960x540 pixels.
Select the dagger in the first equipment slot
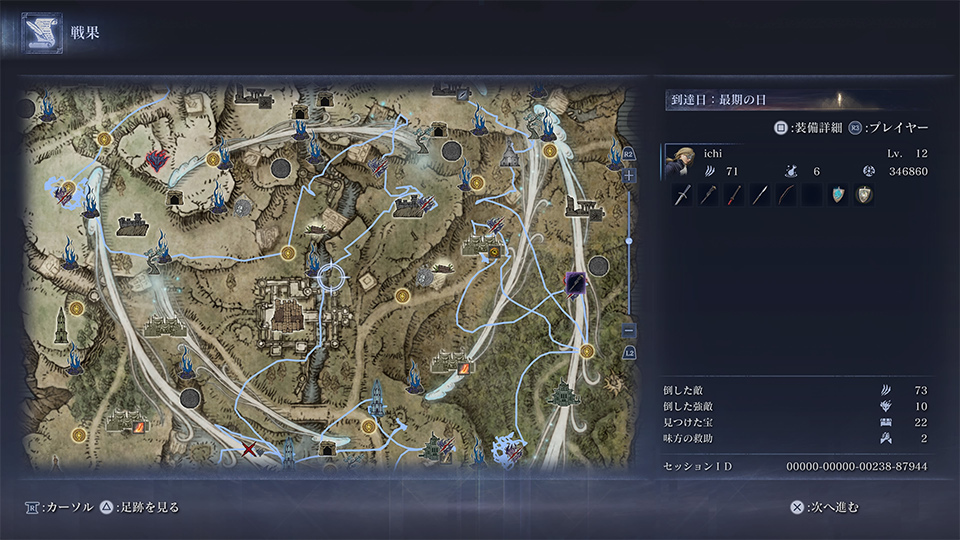[683, 196]
